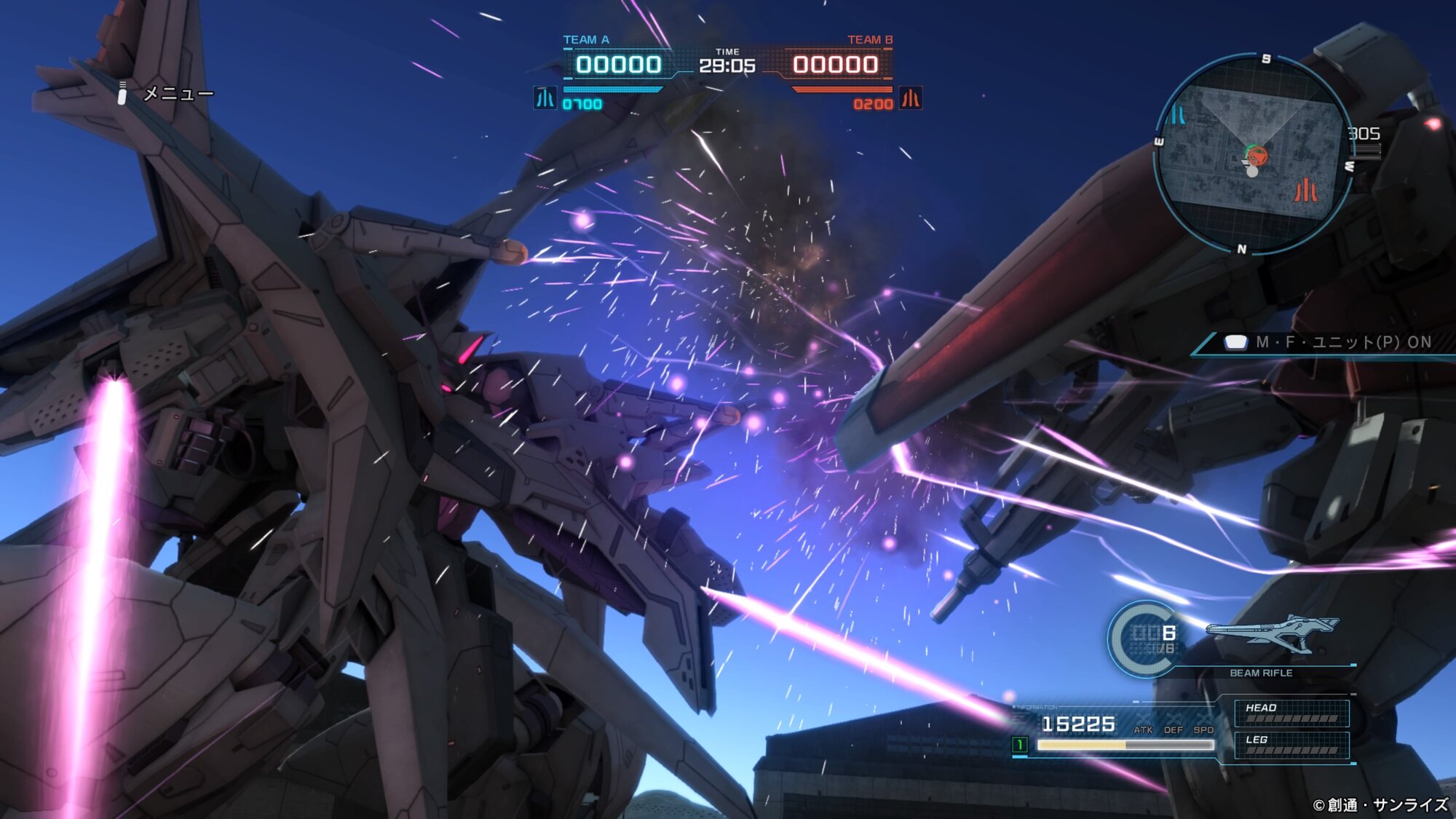Select the beam rifle weapon icon
This screenshot has width=1456, height=819.
tap(1271, 632)
